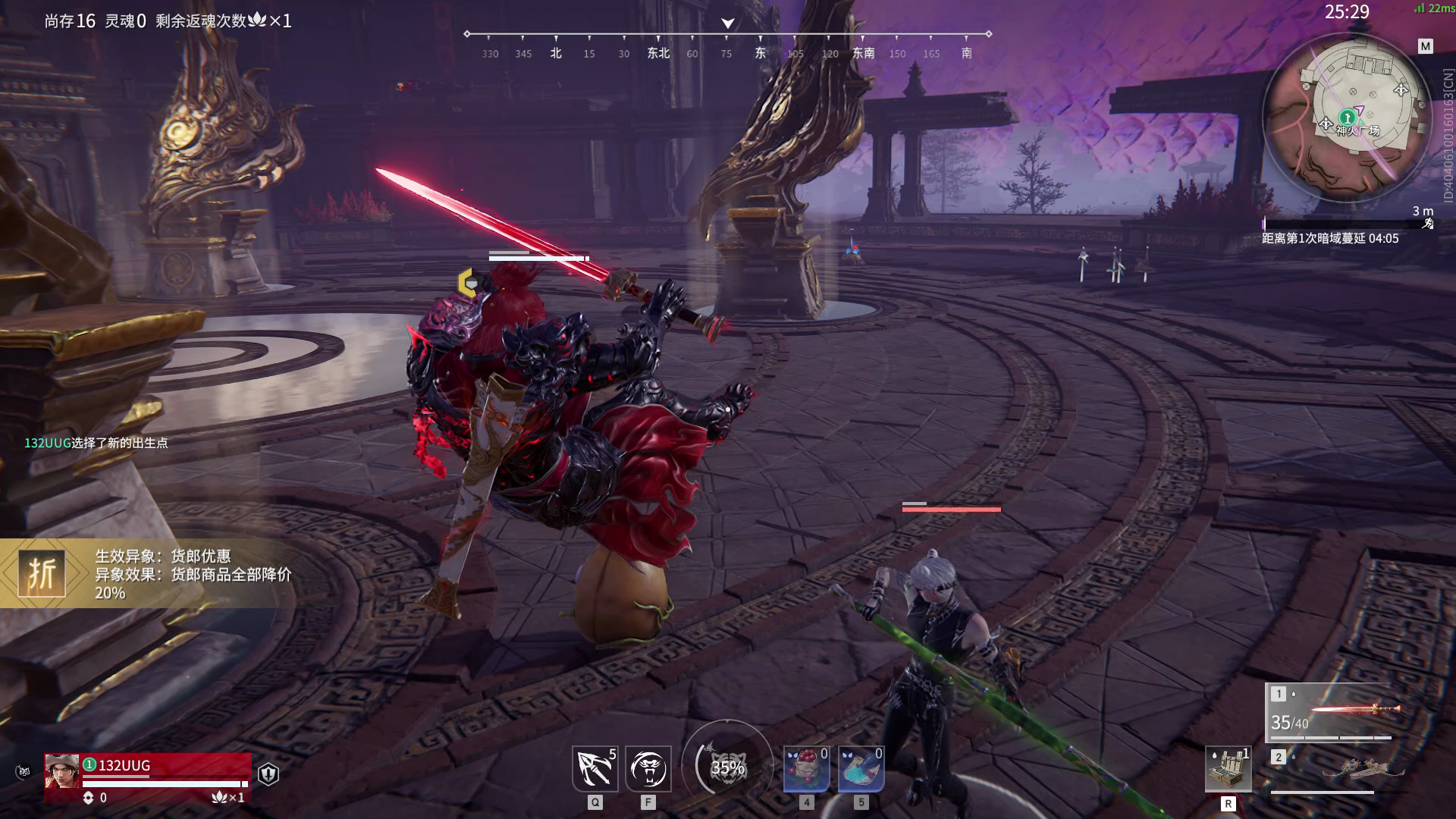The image size is (1456, 819).
Task: Click the compass bar's east 东 marker
Action: (760, 53)
